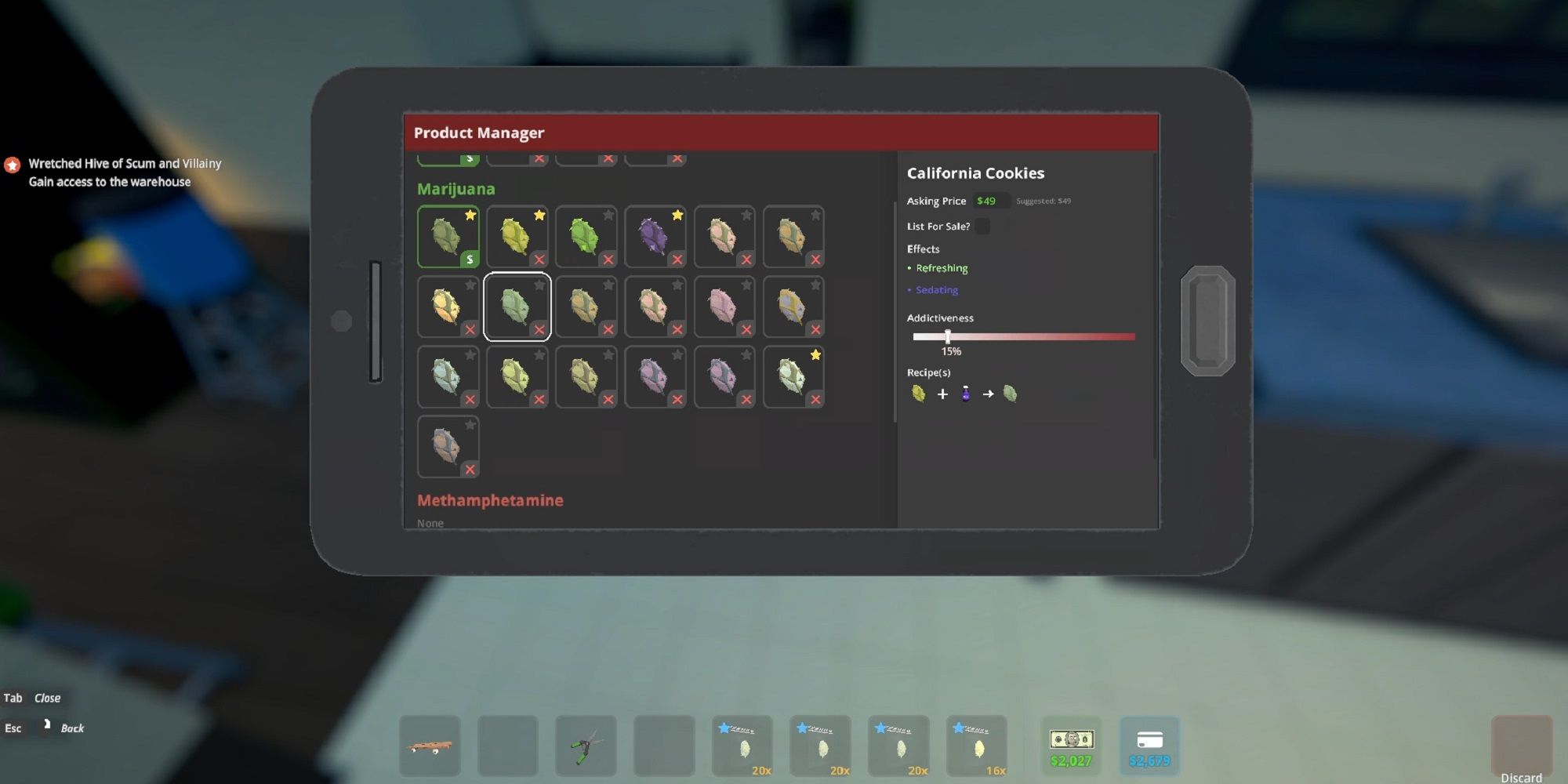Click the Discard slot
The height and width of the screenshot is (784, 1568).
[x=1521, y=747]
